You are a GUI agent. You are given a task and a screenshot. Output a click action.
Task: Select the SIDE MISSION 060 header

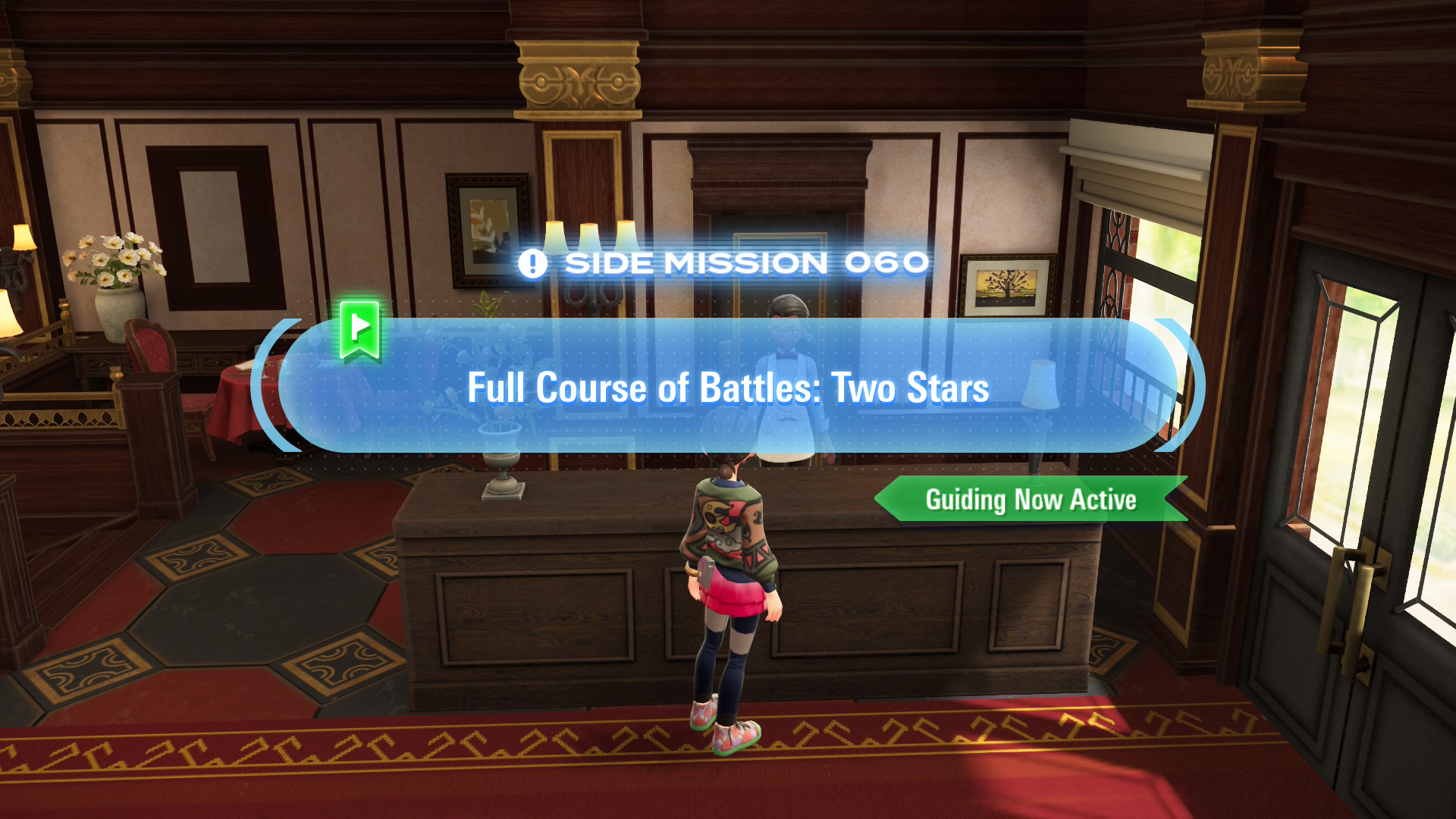[728, 262]
